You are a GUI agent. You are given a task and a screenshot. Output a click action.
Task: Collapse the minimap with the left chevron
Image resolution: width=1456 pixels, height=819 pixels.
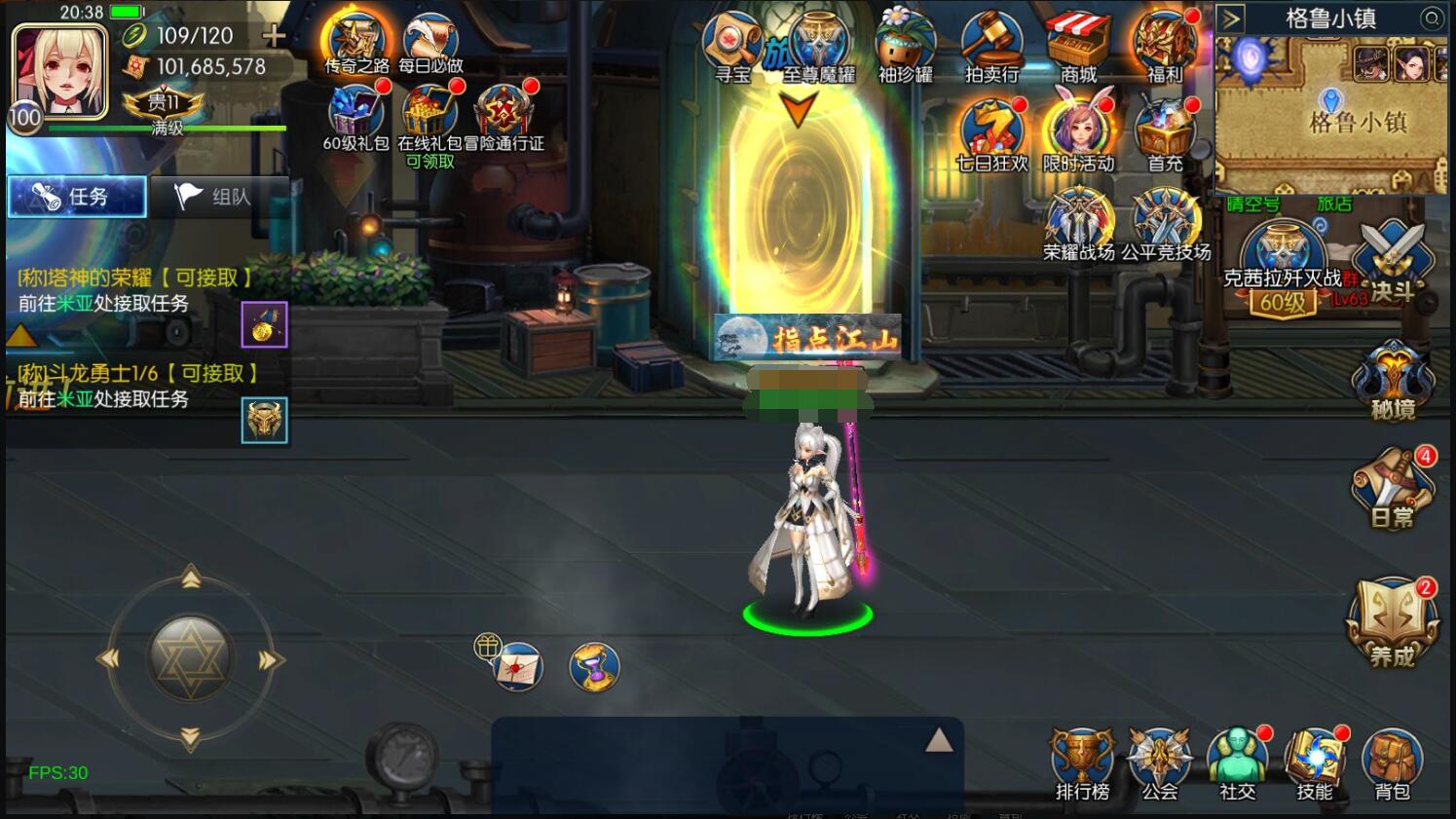click(x=1233, y=17)
